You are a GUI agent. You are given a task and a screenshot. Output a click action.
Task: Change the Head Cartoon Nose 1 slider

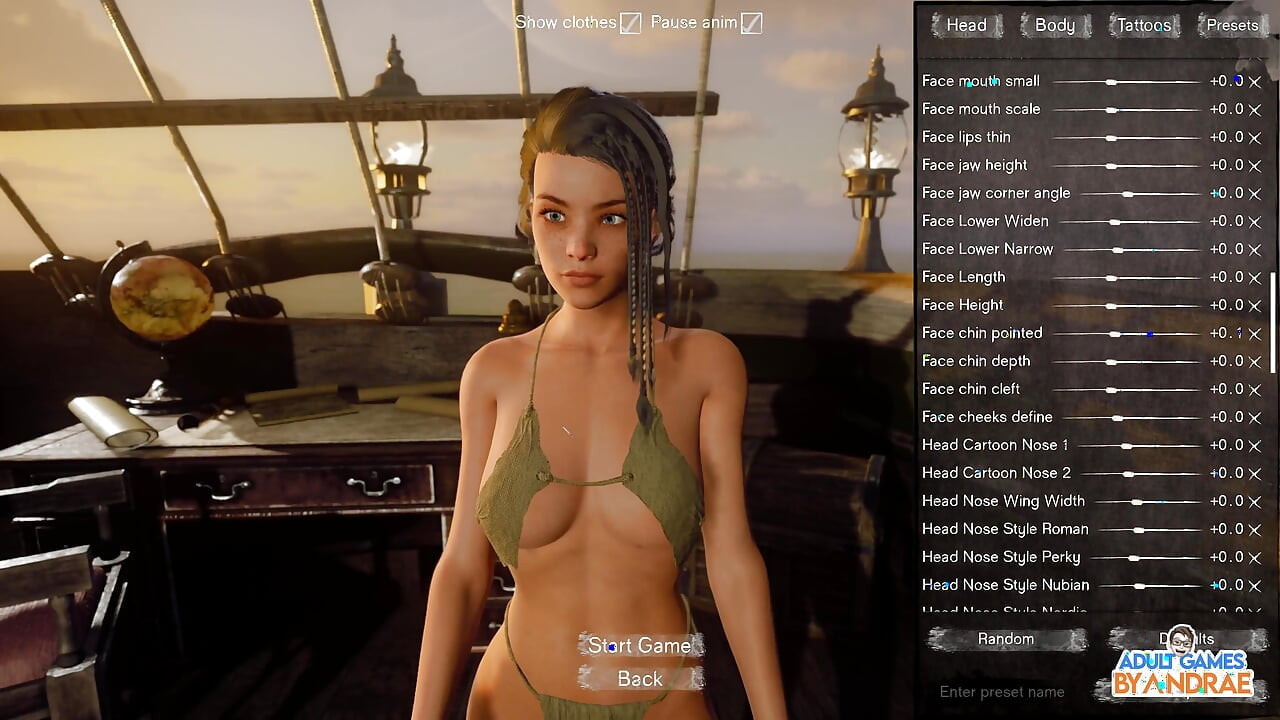tap(1127, 446)
